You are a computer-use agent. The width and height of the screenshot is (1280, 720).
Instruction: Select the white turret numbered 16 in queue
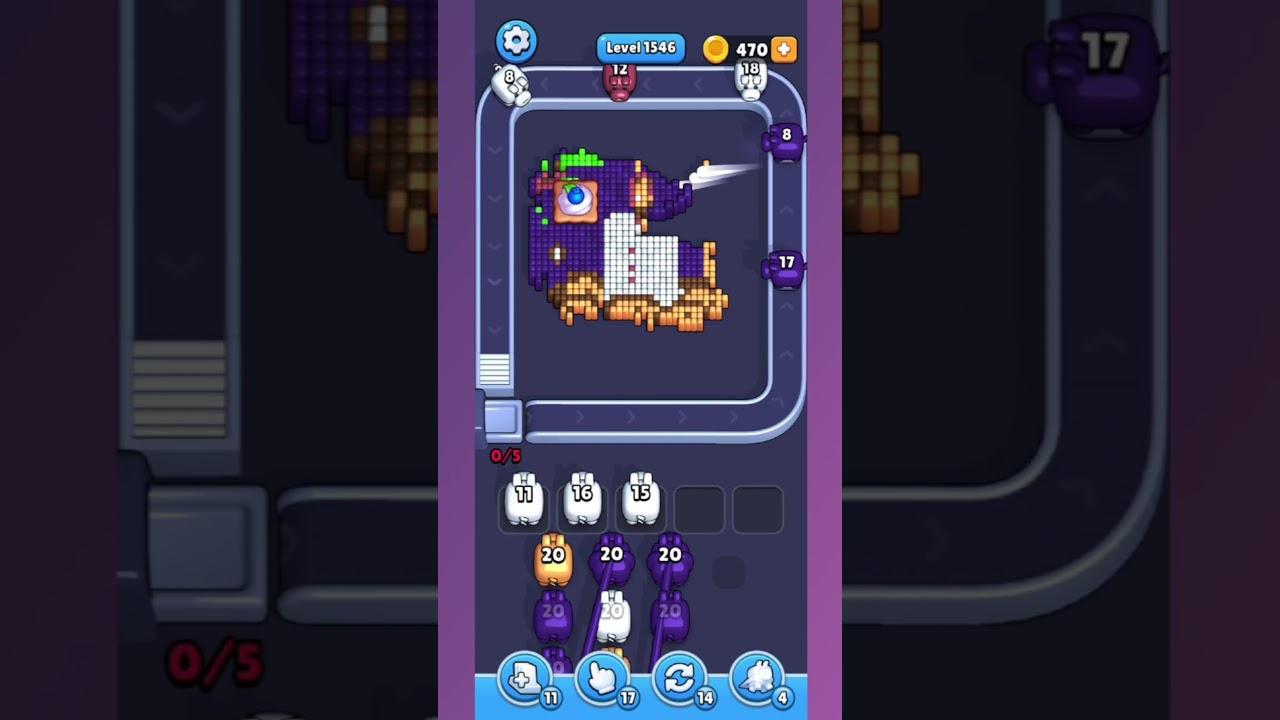click(582, 500)
